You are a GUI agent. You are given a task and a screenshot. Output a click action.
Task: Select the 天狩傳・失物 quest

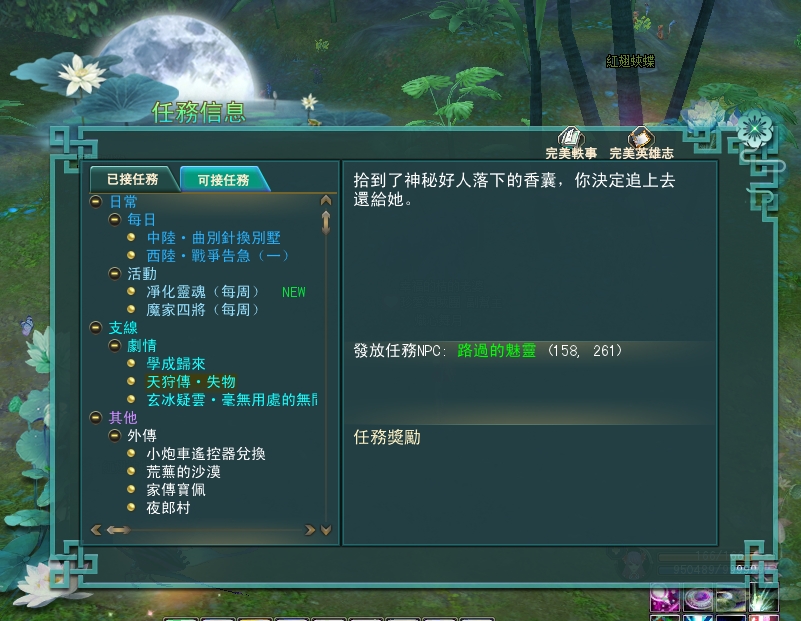click(x=191, y=382)
